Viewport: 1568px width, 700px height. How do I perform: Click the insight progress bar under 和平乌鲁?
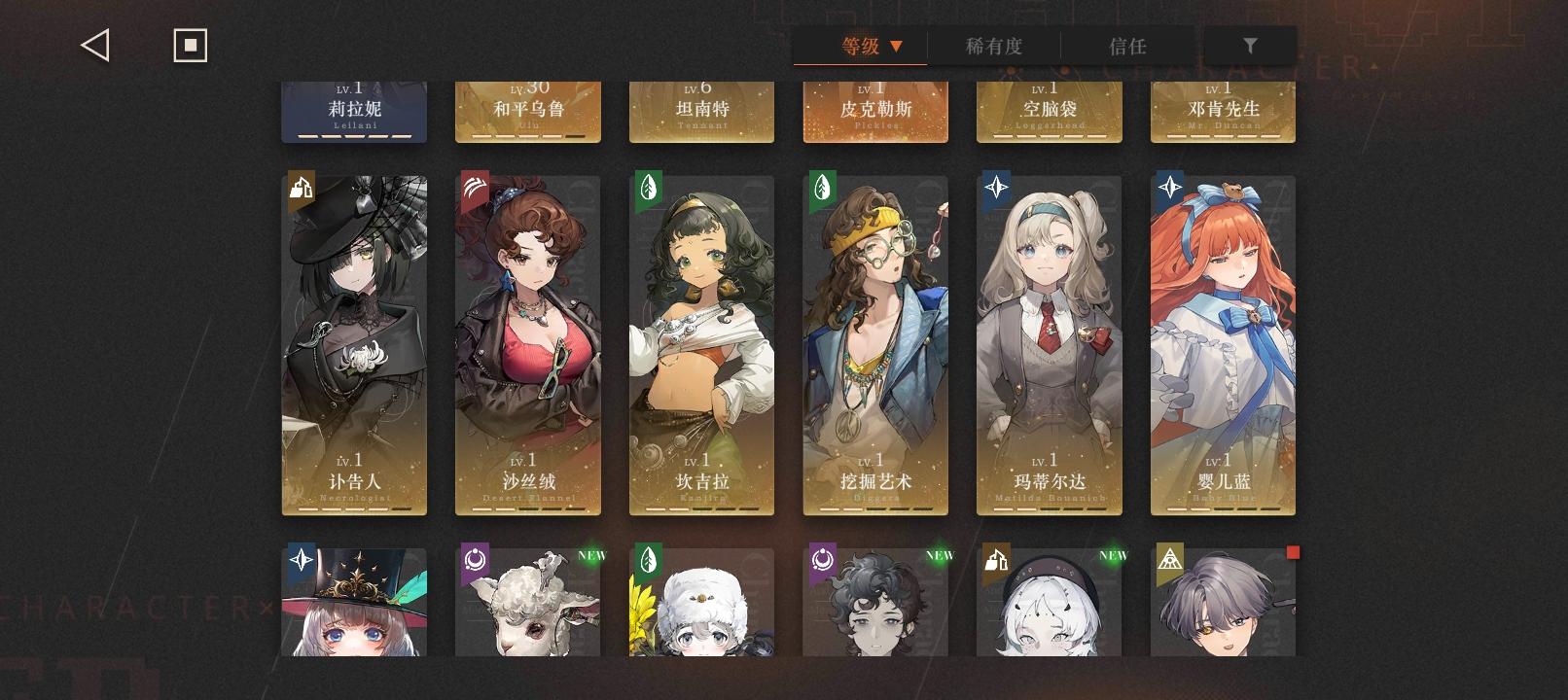click(x=527, y=136)
